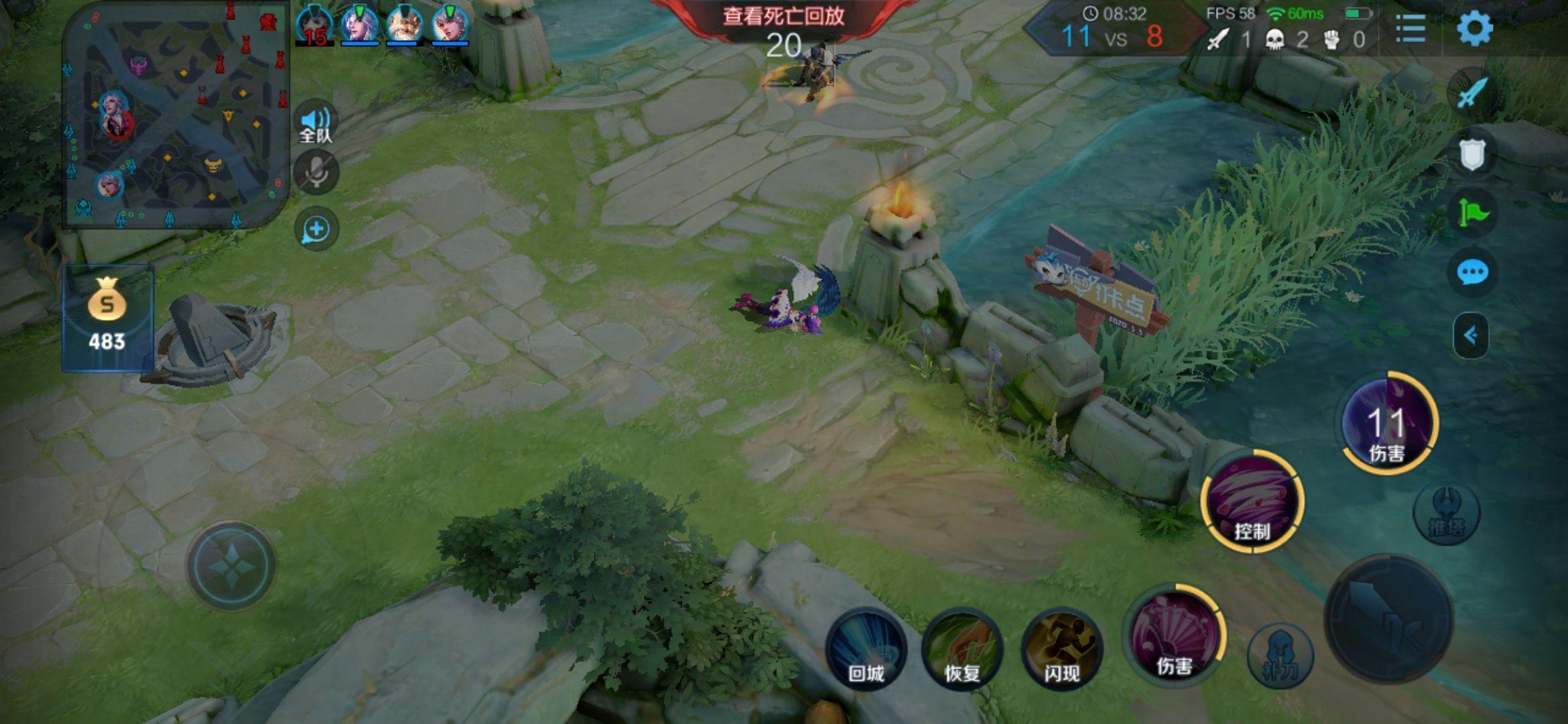Cast the 控制 control skill
1568x724 pixels.
point(1251,501)
